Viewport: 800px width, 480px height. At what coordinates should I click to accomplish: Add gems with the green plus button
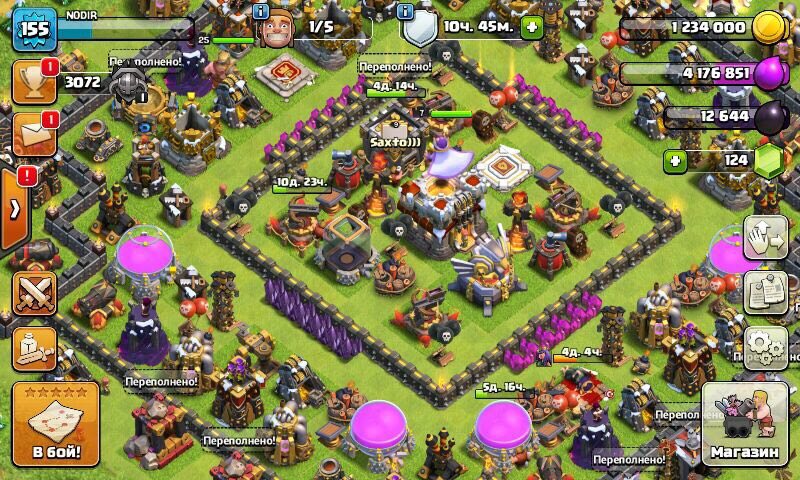[x=677, y=160]
